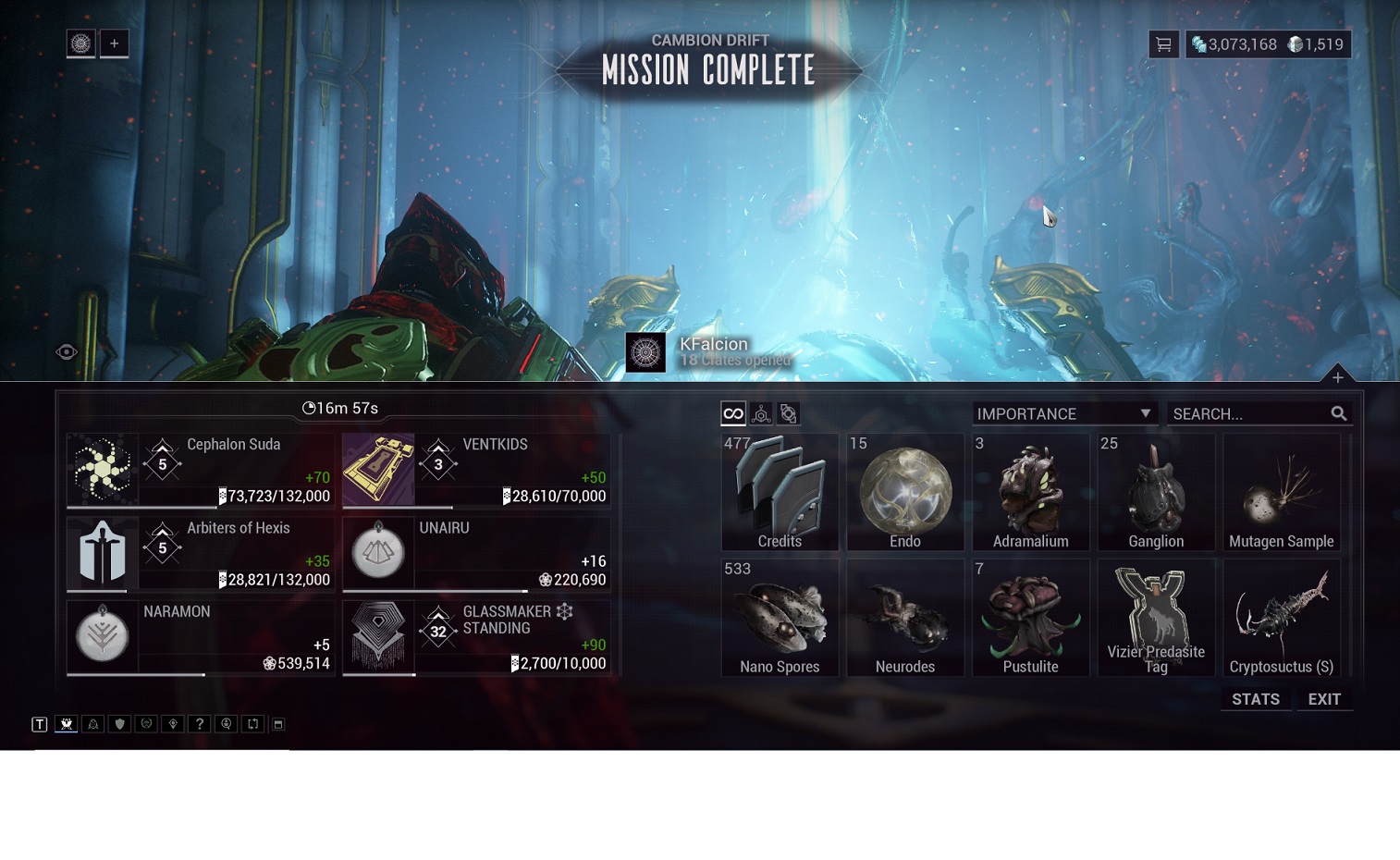Click the reward search field
This screenshot has height=860, width=1400.
[x=1248, y=413]
